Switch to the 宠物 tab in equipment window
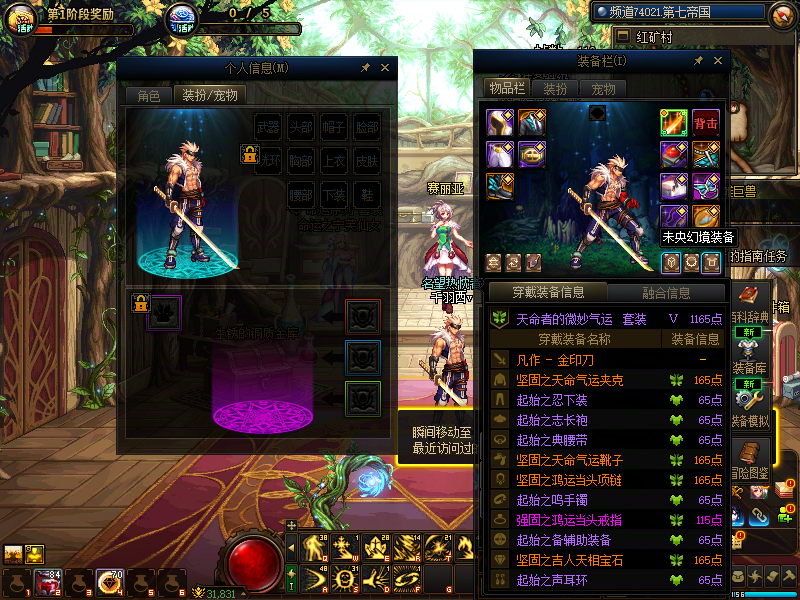The width and height of the screenshot is (800, 600). point(604,88)
